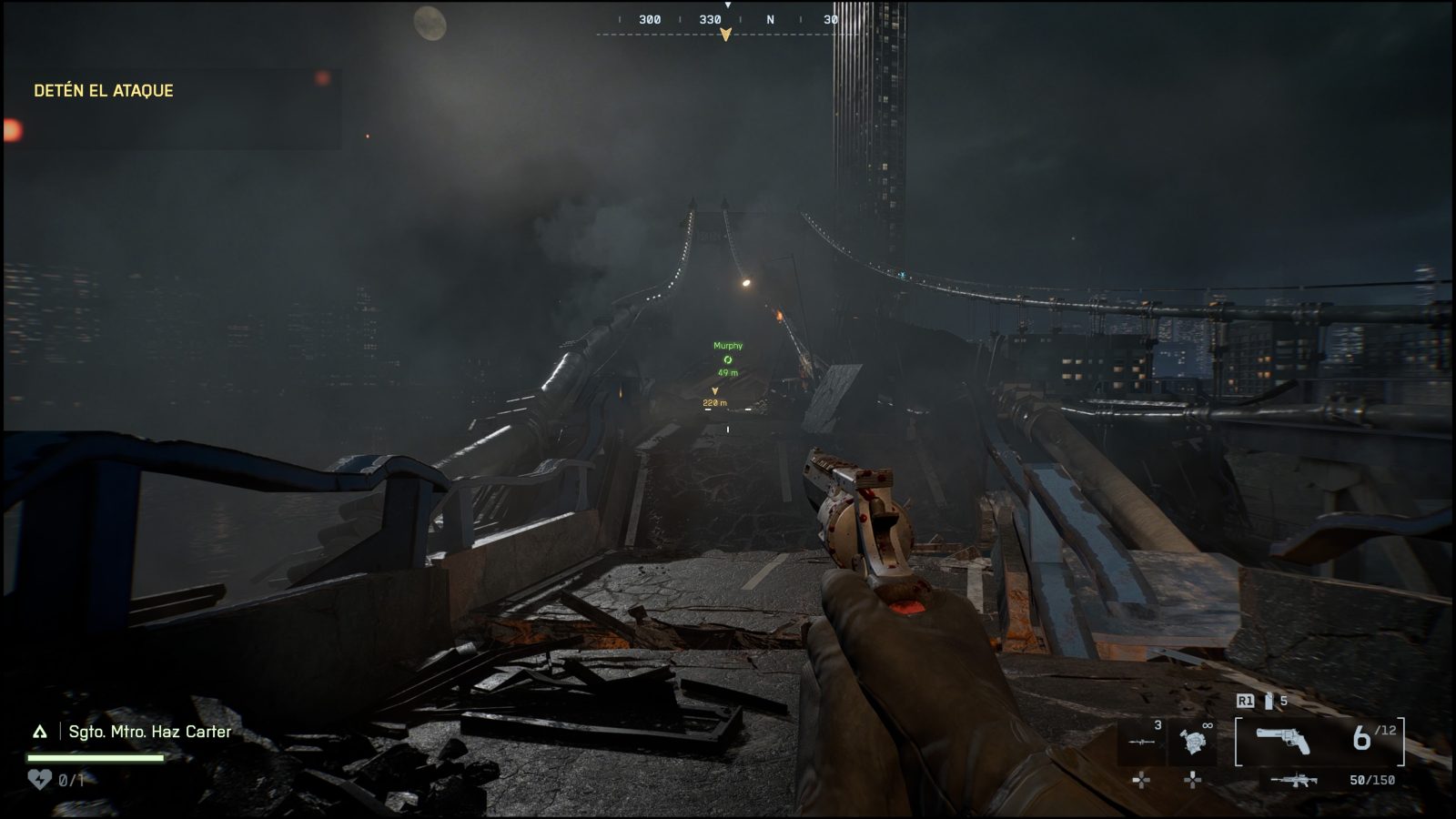Click the triangle class emblem beside Haz Carter's name
The height and width of the screenshot is (819, 1456).
click(39, 730)
